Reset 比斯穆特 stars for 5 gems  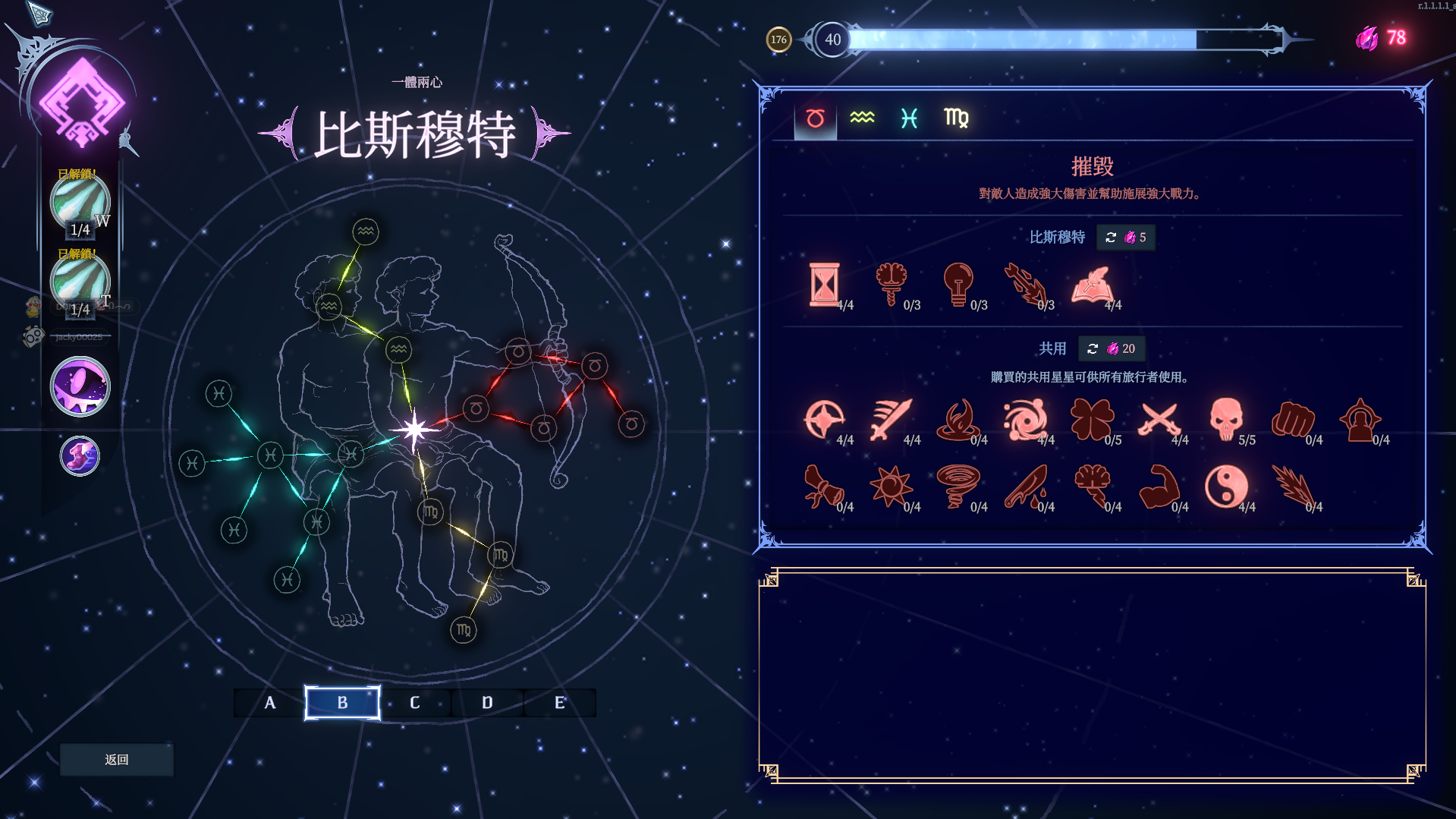tap(1126, 238)
